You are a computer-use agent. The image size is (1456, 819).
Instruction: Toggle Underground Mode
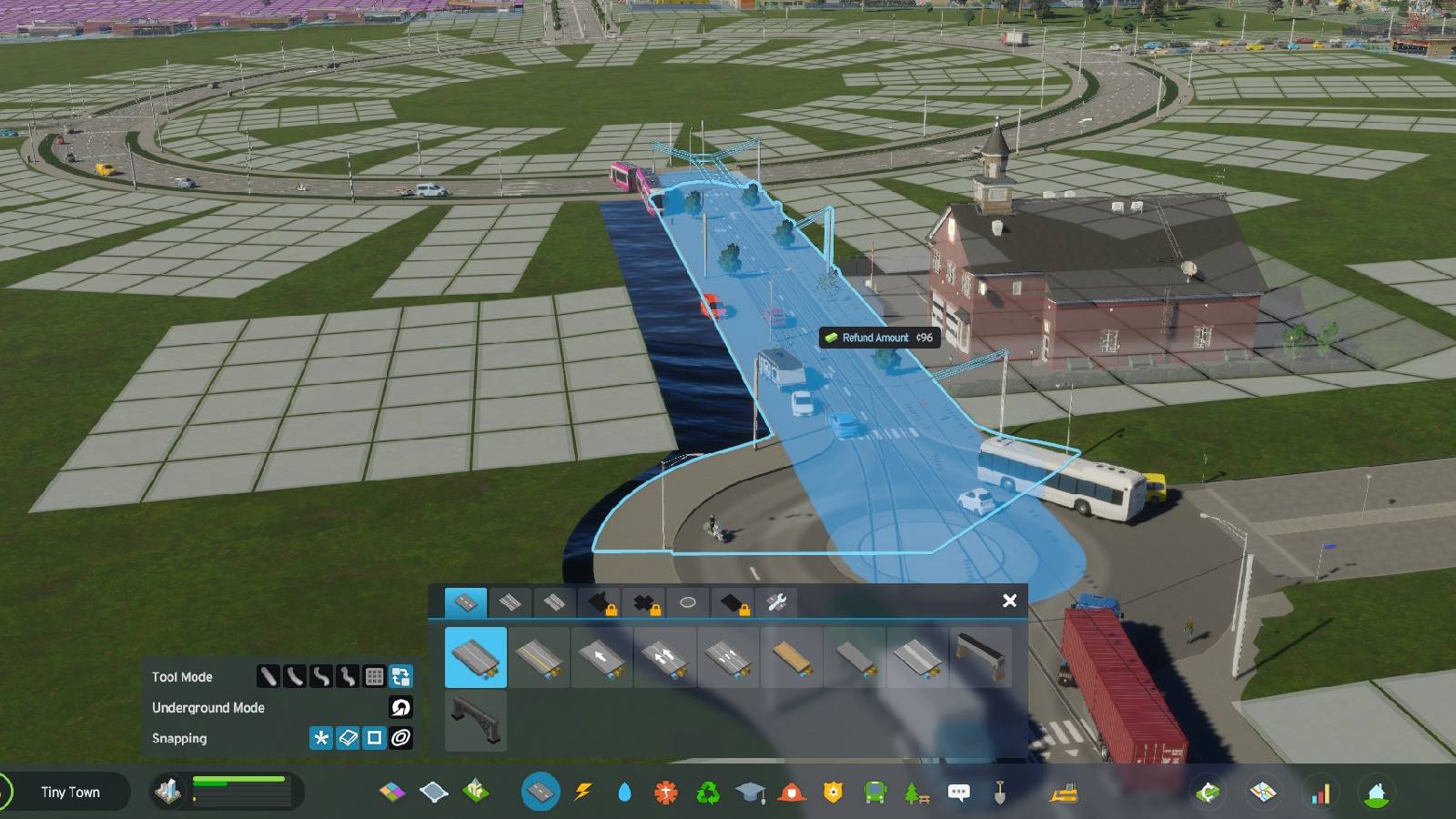tap(400, 708)
